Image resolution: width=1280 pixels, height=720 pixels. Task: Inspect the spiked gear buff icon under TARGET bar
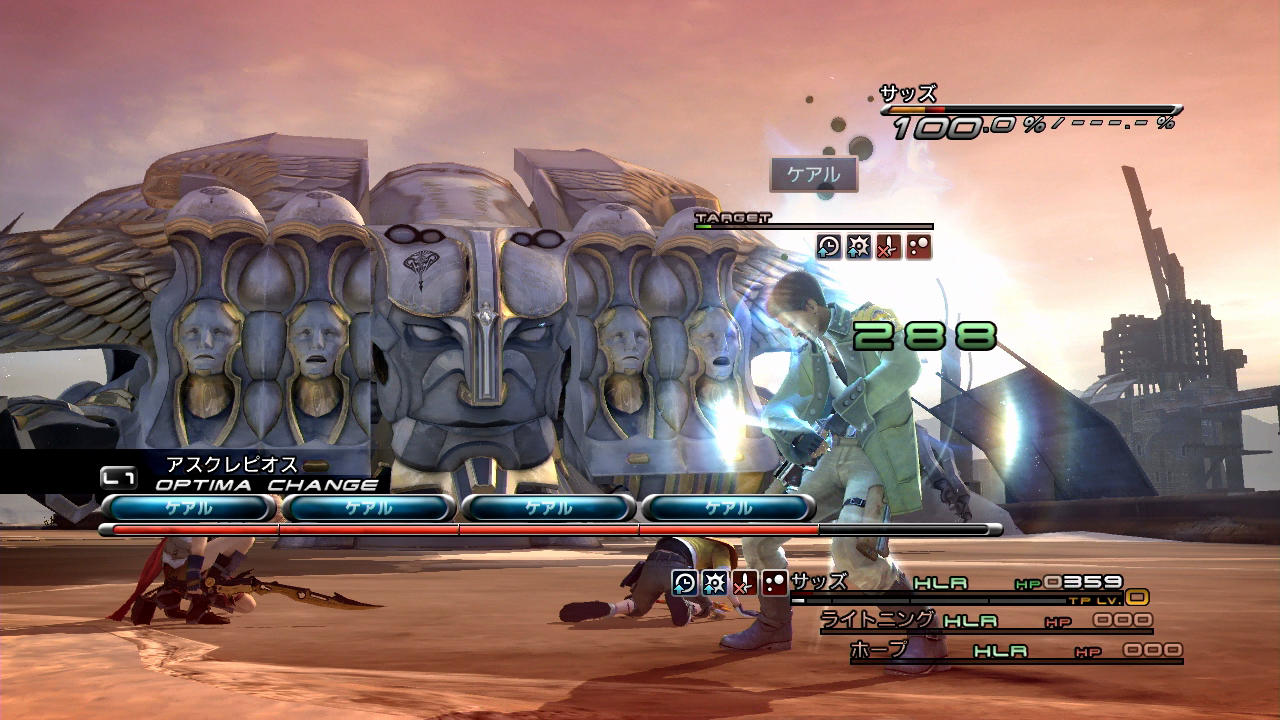point(859,247)
